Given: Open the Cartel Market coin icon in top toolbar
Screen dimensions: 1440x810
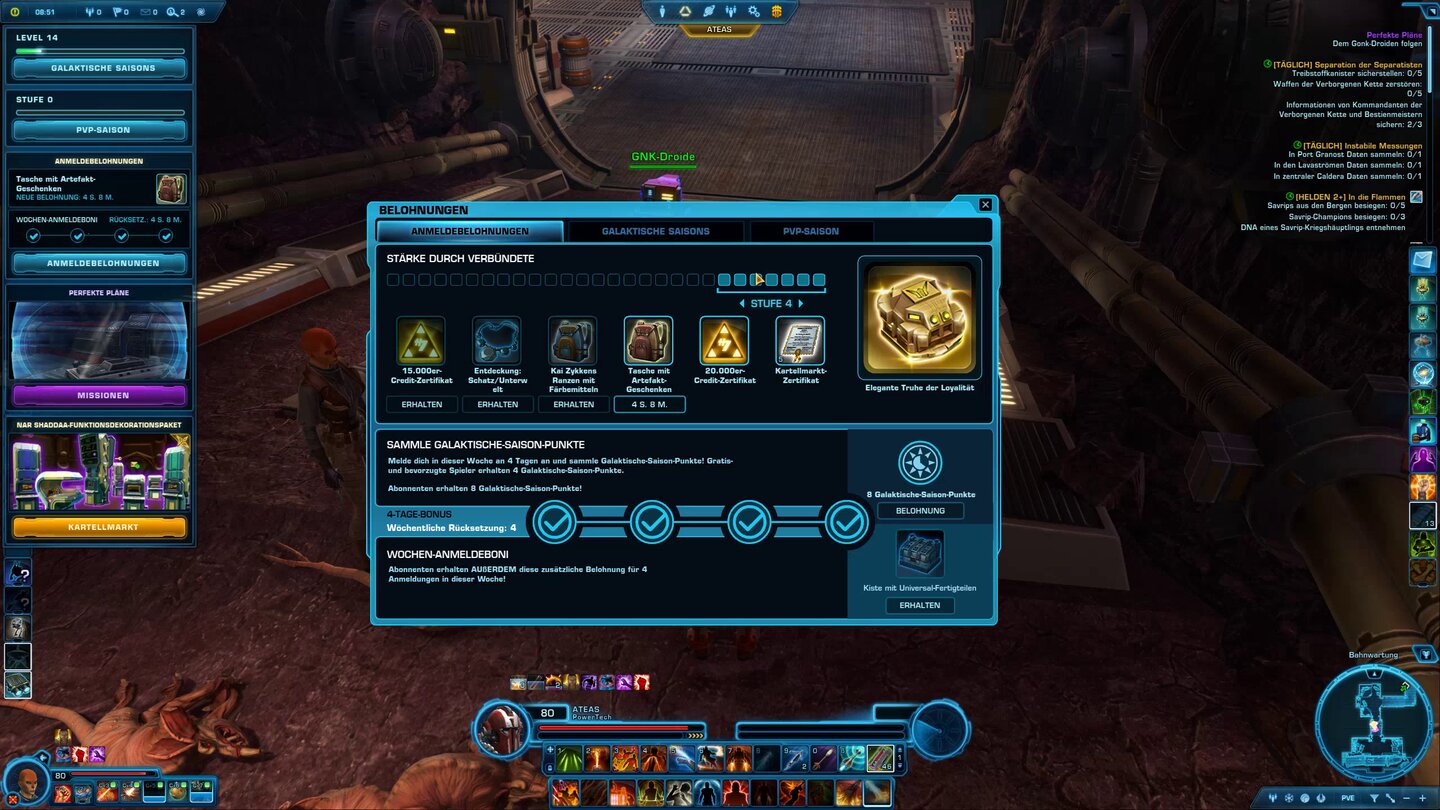Looking at the screenshot, I should (776, 13).
